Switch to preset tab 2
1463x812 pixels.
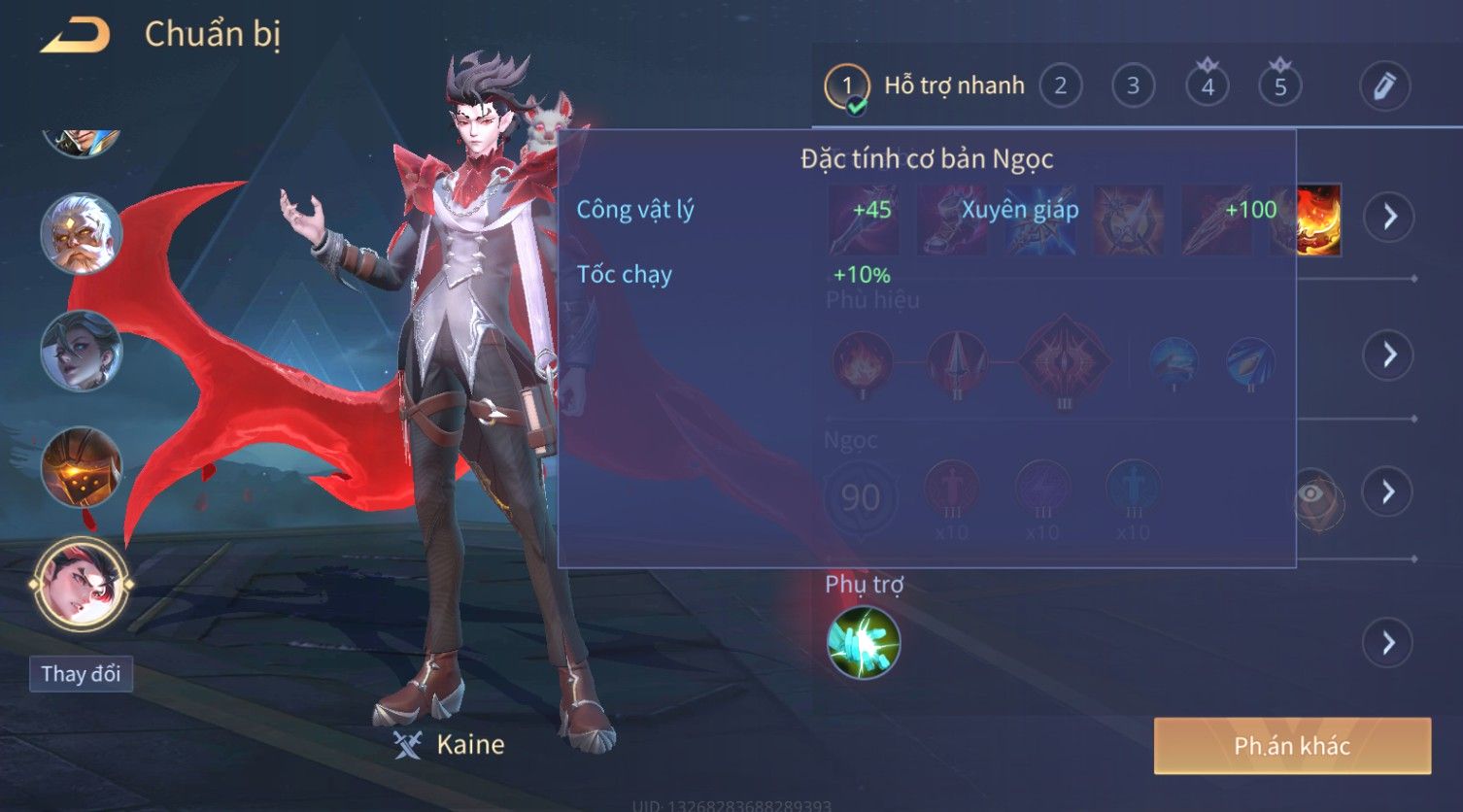pyautogui.click(x=1060, y=87)
